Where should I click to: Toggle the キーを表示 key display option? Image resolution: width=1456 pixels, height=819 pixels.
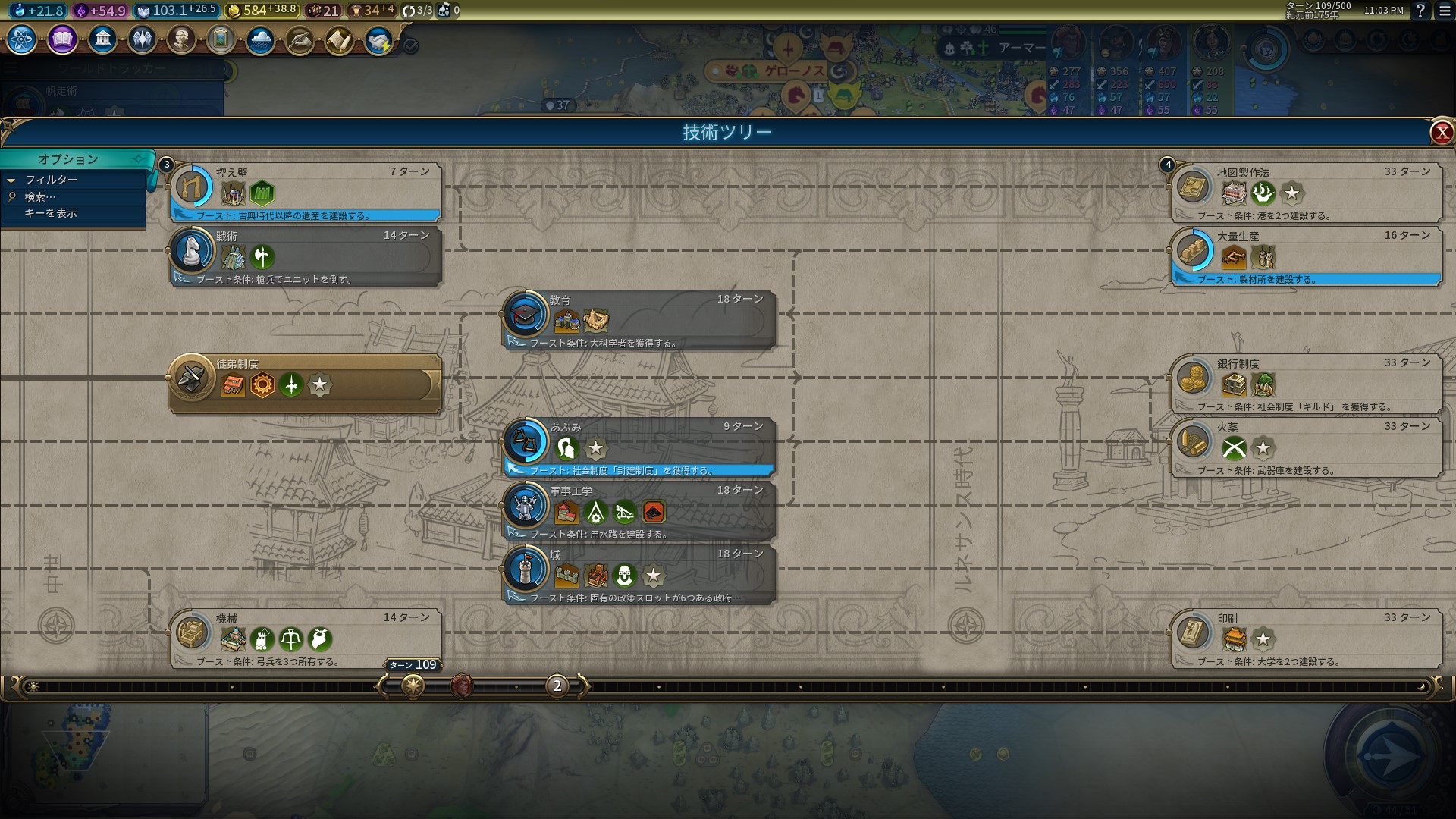[51, 213]
